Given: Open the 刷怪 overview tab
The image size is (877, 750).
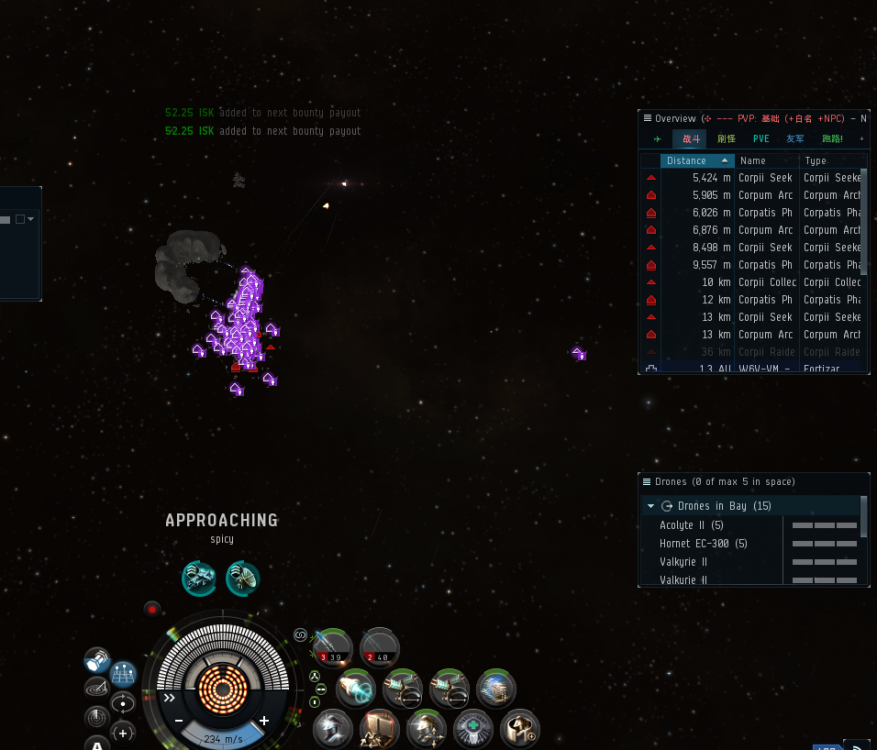Looking at the screenshot, I should 727,139.
